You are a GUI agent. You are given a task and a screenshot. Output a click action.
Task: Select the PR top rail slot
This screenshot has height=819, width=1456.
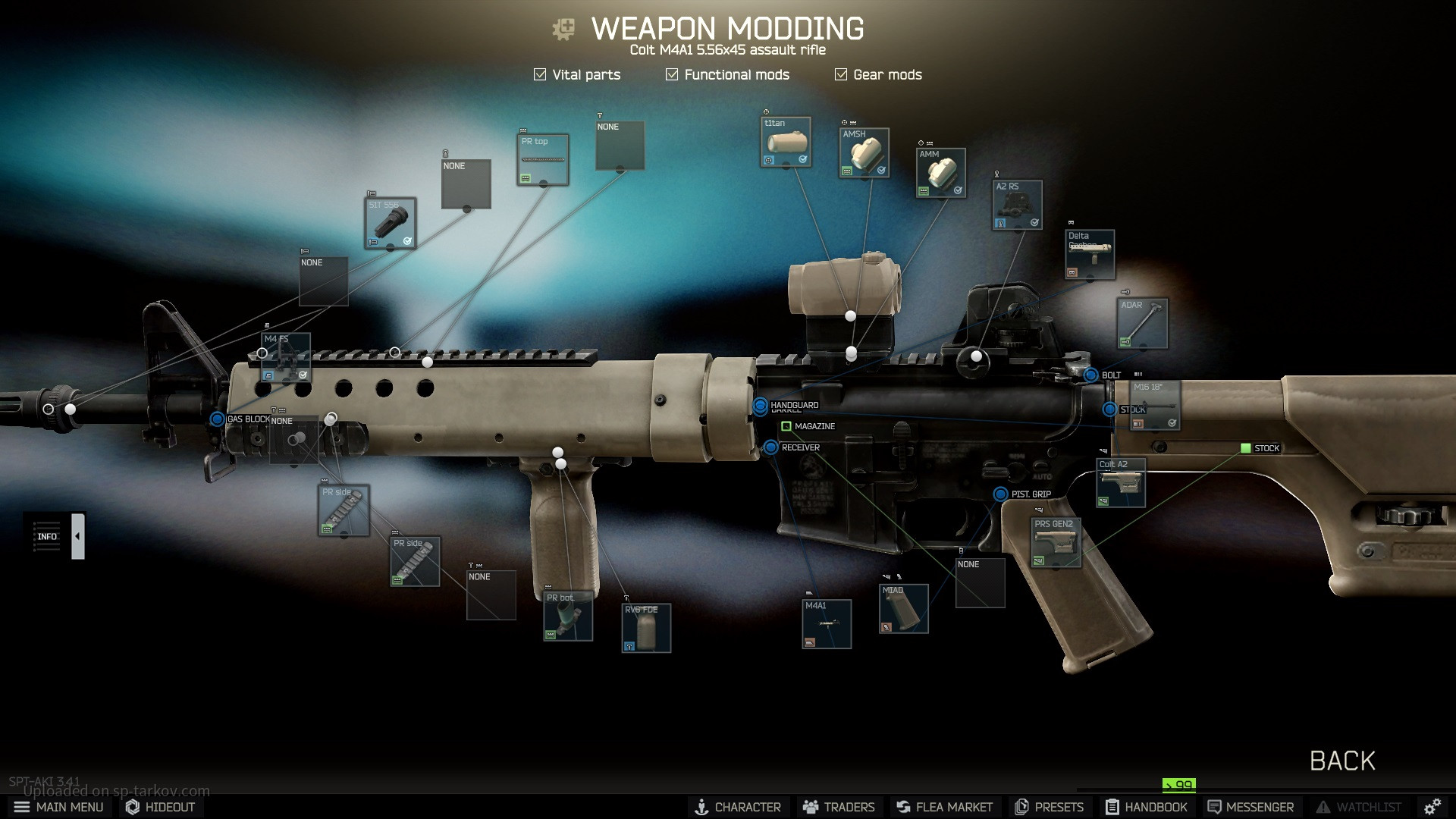pyautogui.click(x=543, y=160)
